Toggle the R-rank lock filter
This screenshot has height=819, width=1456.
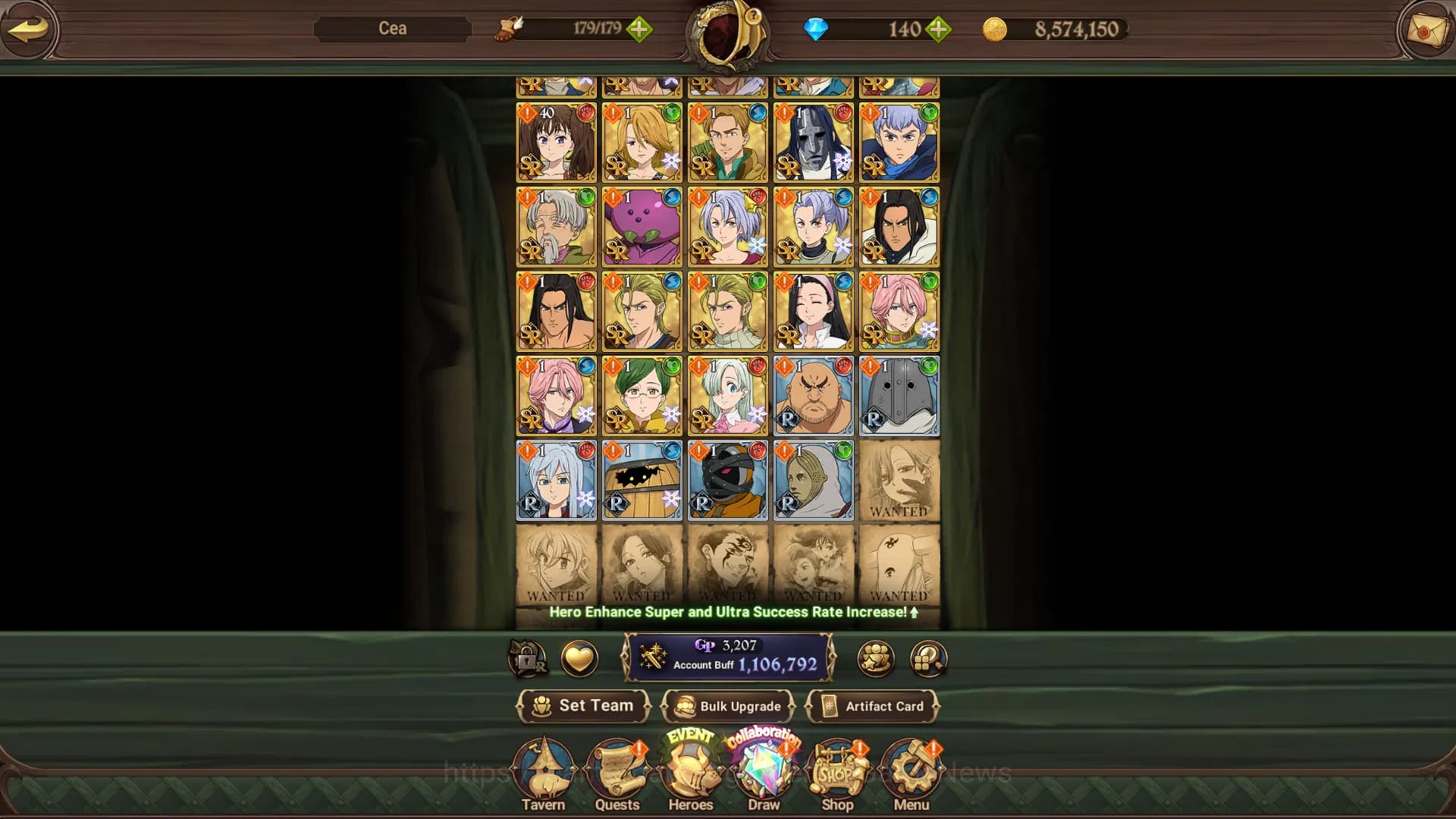point(529,658)
